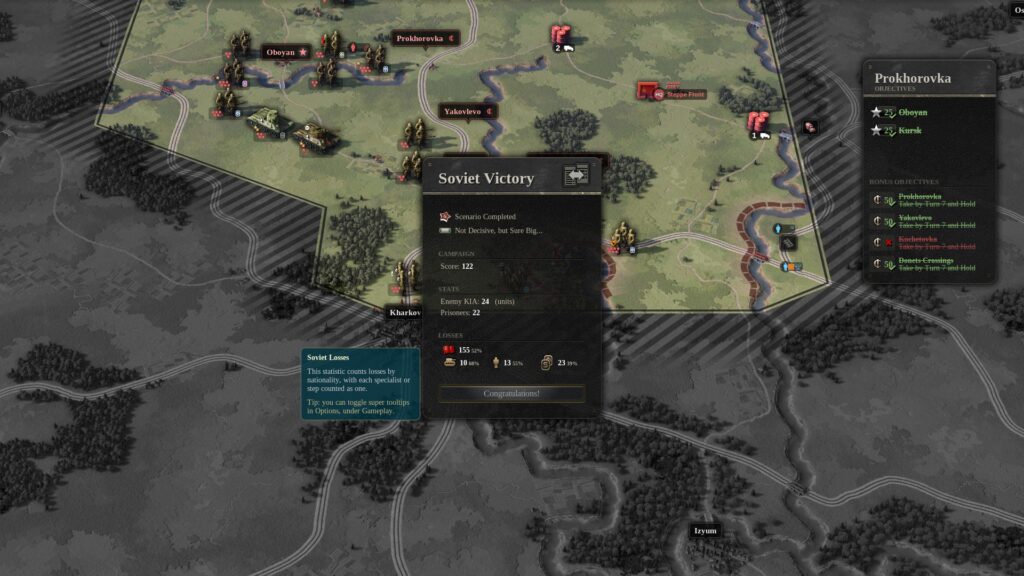The width and height of the screenshot is (1024, 576).
Task: Select the Oboyan objective entry
Action: point(913,112)
